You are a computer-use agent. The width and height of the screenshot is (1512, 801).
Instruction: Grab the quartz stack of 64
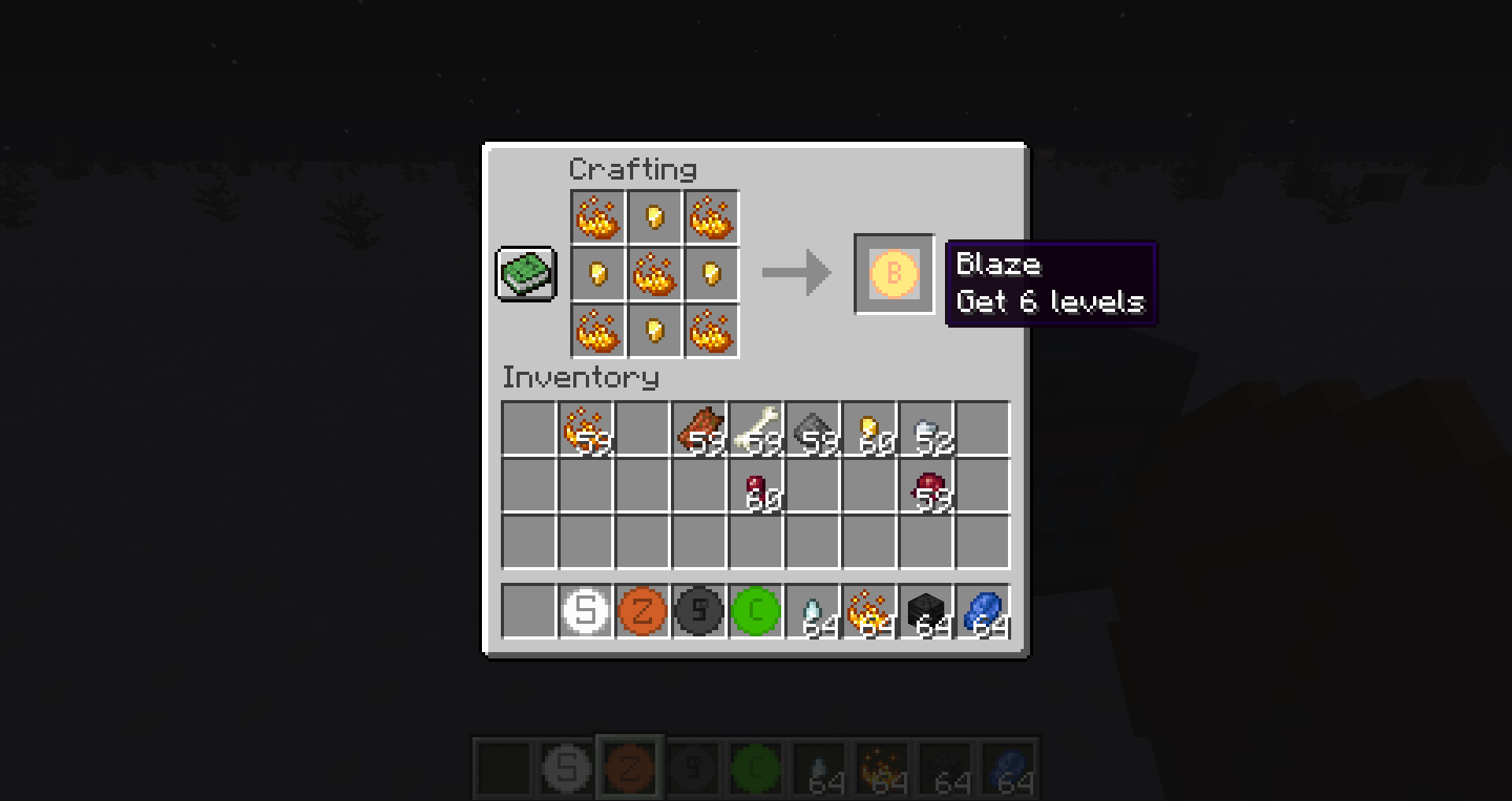813,612
